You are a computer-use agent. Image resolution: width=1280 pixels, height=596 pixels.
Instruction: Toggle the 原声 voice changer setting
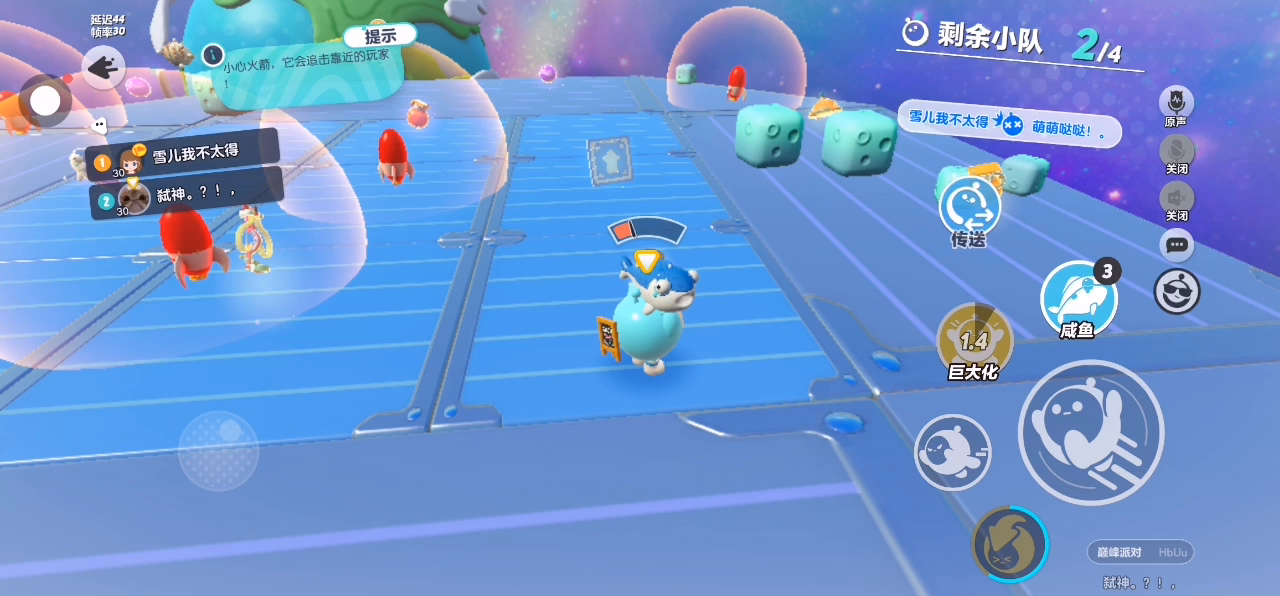1176,102
